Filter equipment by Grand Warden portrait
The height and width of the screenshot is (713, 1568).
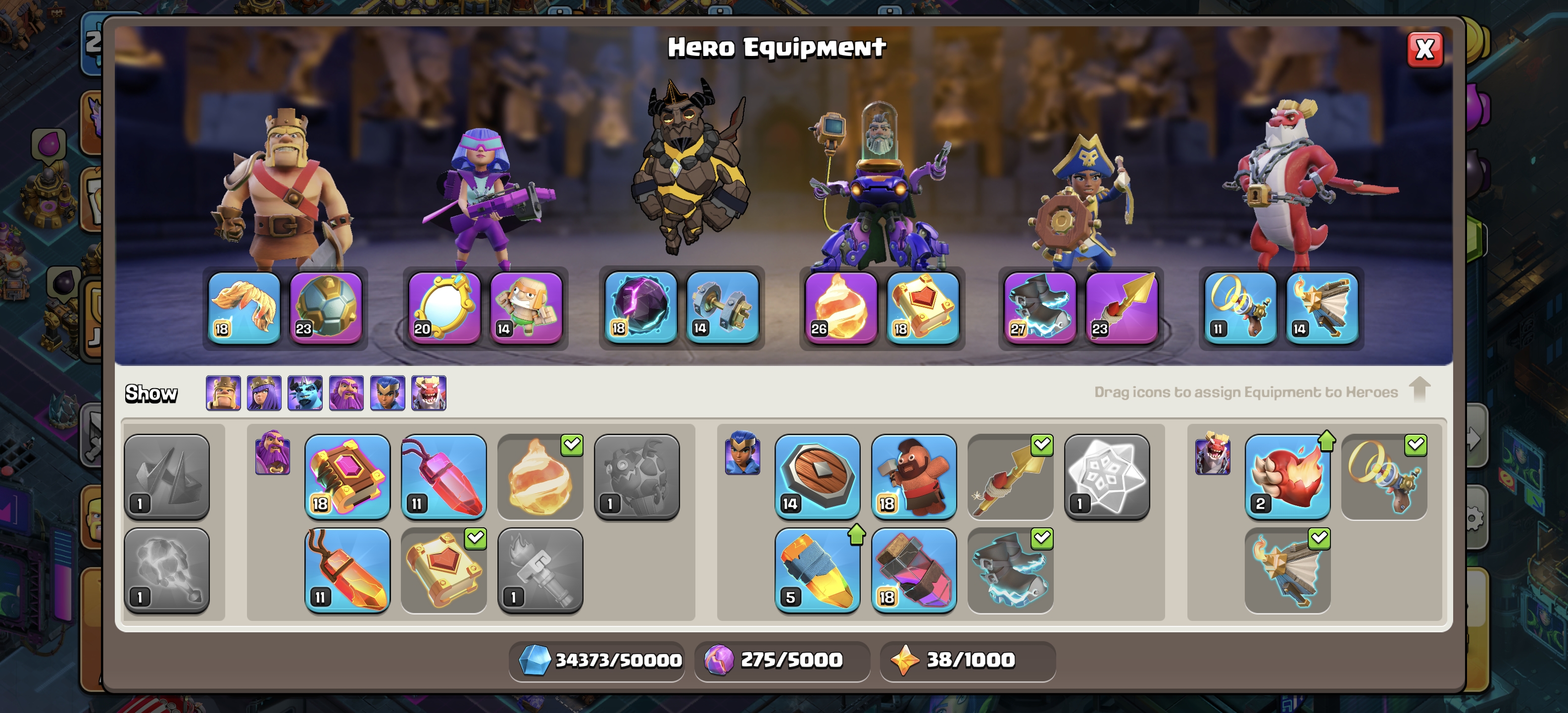click(346, 393)
